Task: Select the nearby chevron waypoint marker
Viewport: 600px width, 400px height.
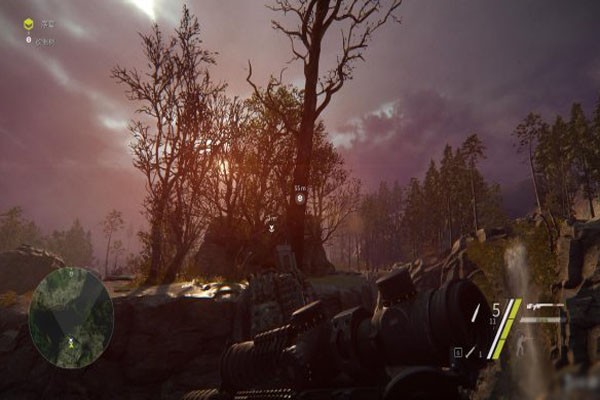Action: (271, 227)
